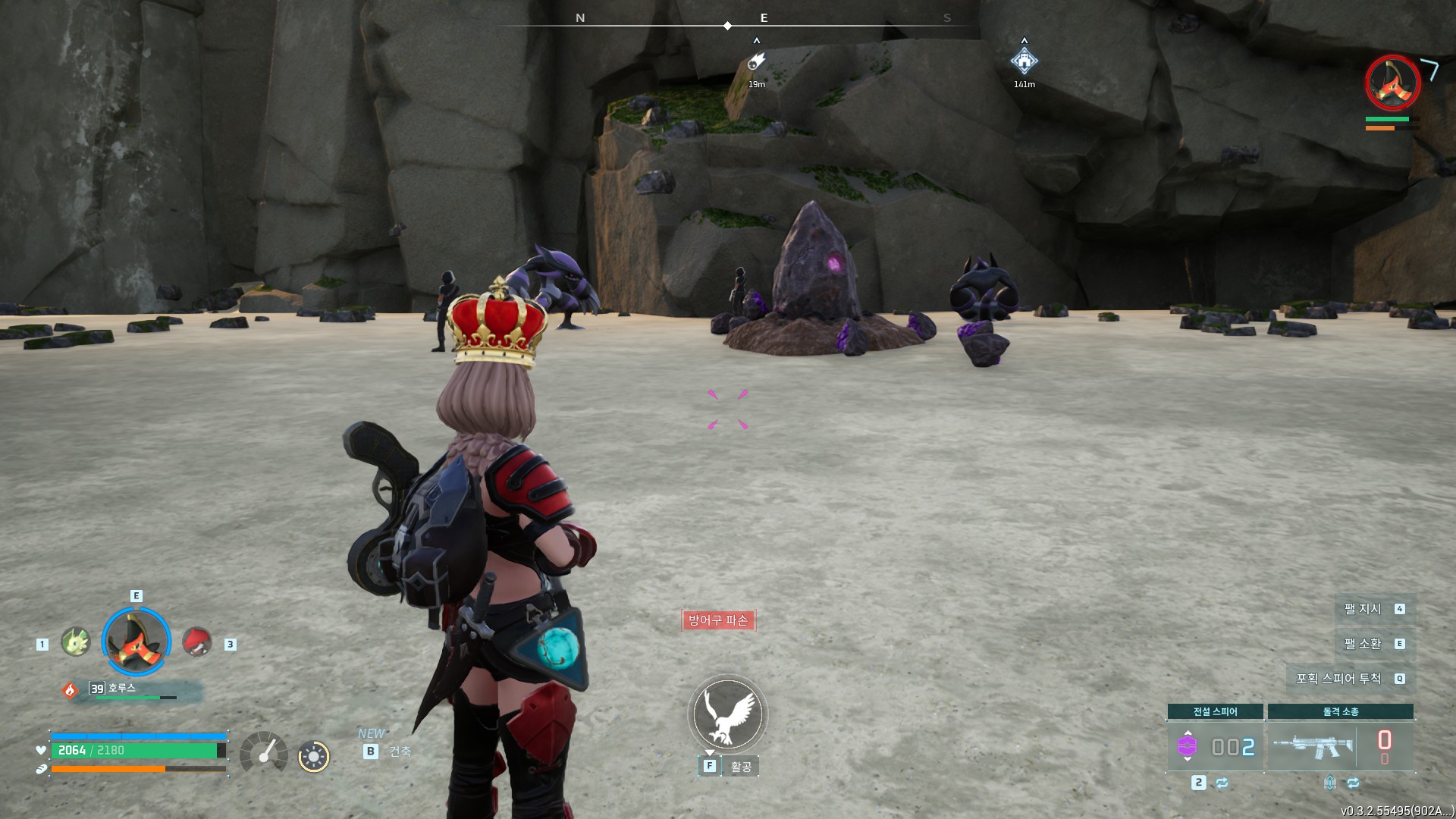Select the red-ringed pal portrait at top right
Image resolution: width=1456 pixels, height=819 pixels.
point(1392,82)
